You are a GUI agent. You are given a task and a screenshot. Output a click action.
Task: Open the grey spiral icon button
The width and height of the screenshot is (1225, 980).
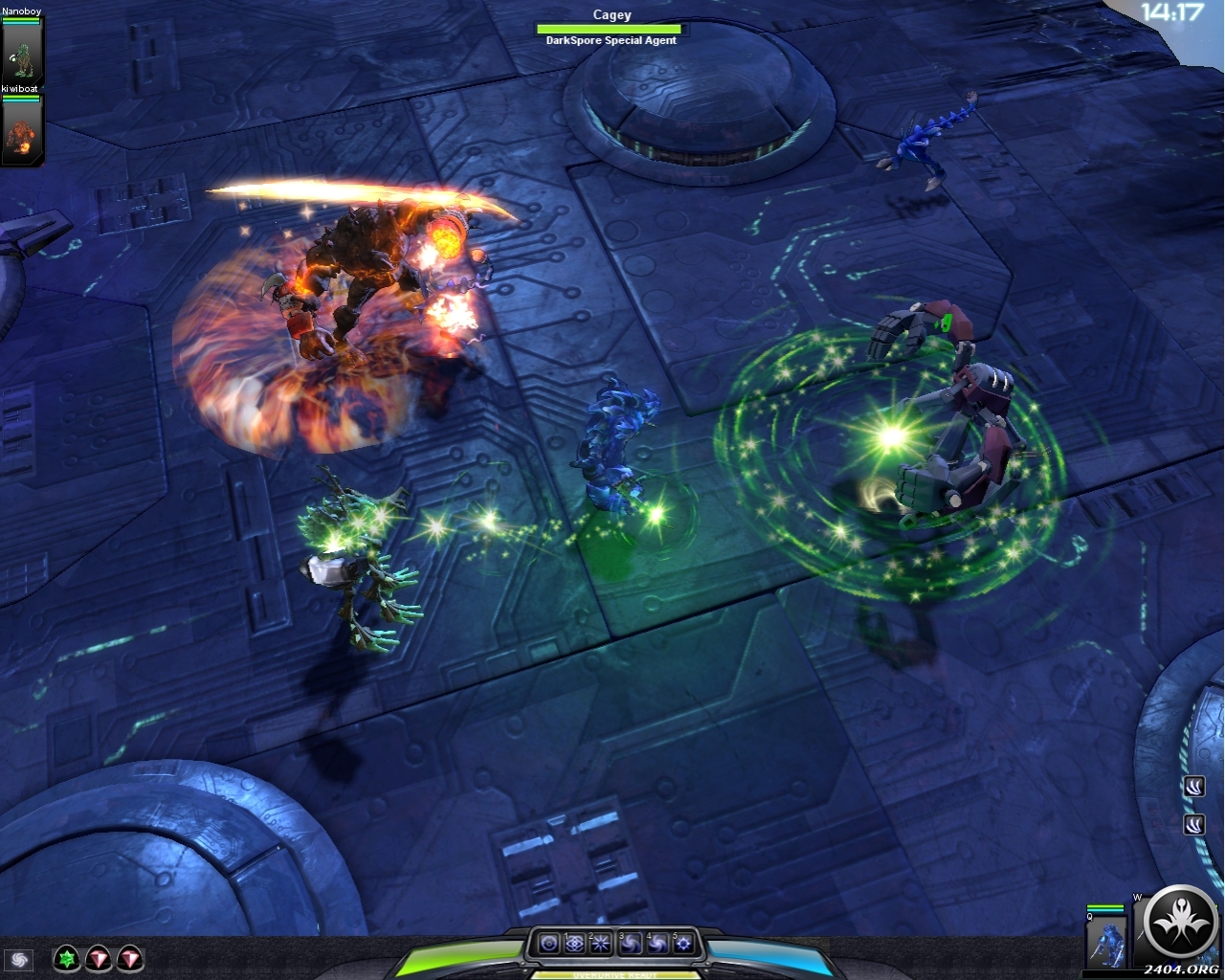tap(18, 959)
